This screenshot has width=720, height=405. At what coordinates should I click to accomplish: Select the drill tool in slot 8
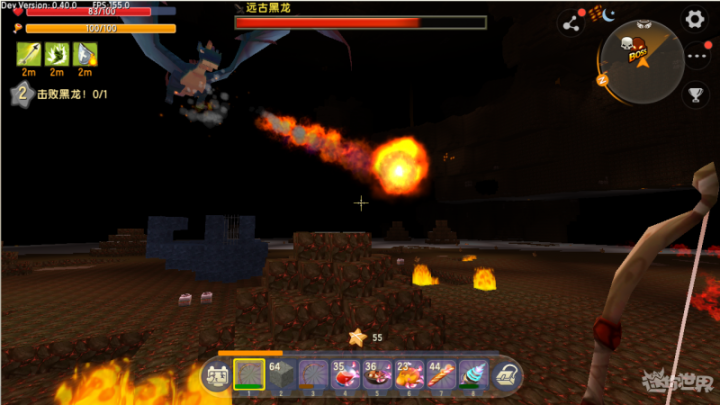pos(473,375)
